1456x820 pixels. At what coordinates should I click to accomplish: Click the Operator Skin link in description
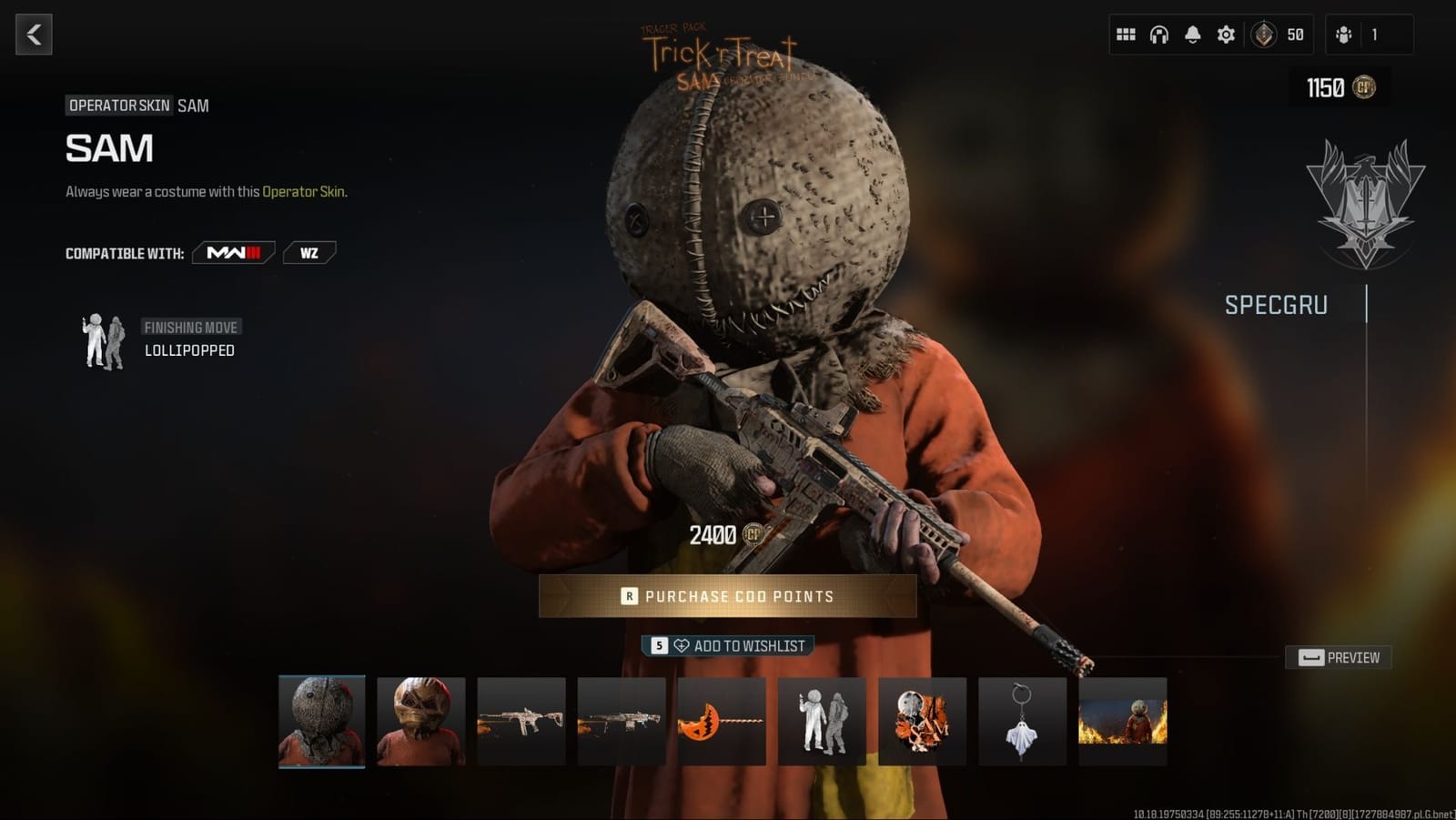click(304, 192)
